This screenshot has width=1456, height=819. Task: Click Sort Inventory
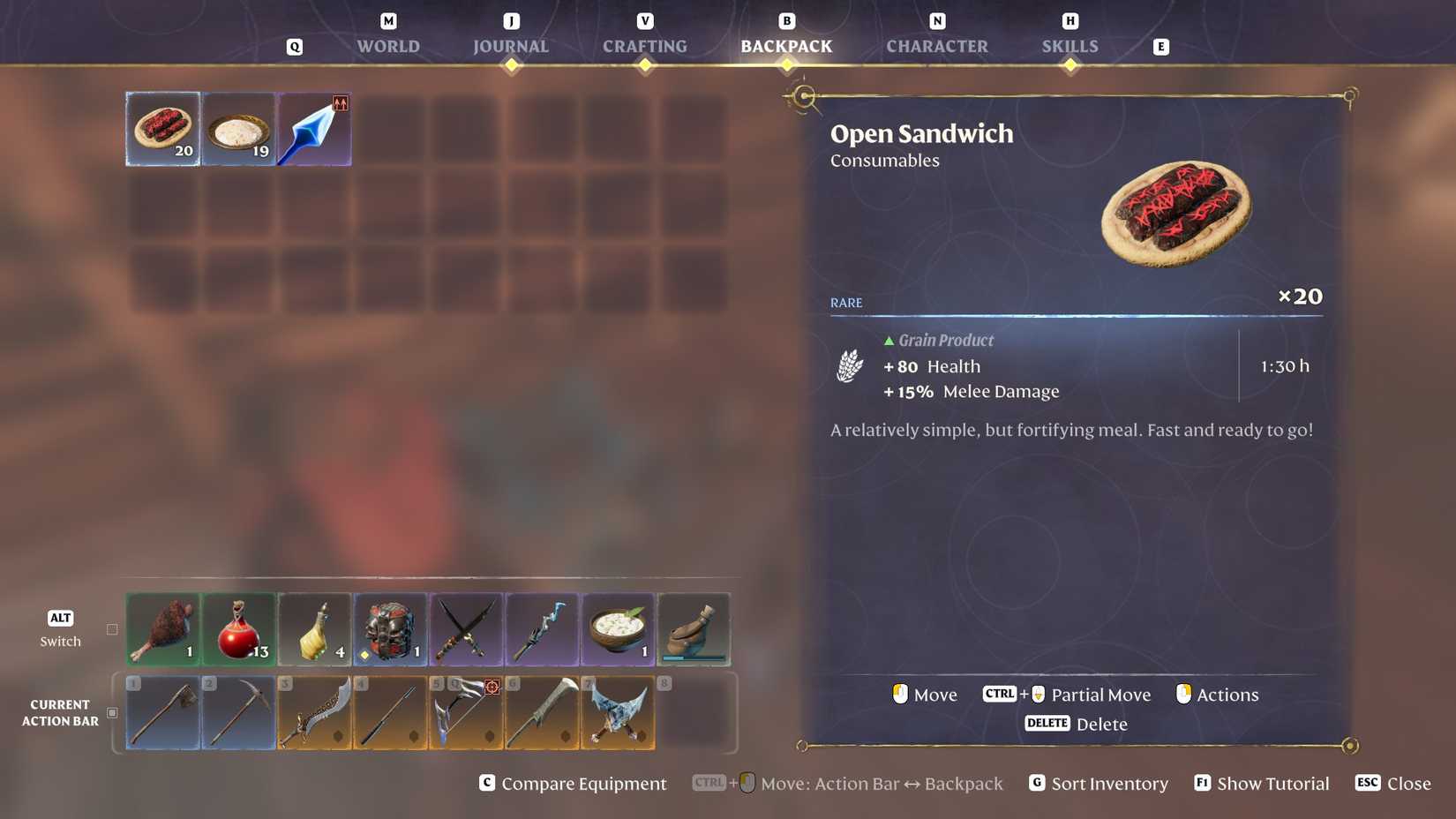[1097, 783]
